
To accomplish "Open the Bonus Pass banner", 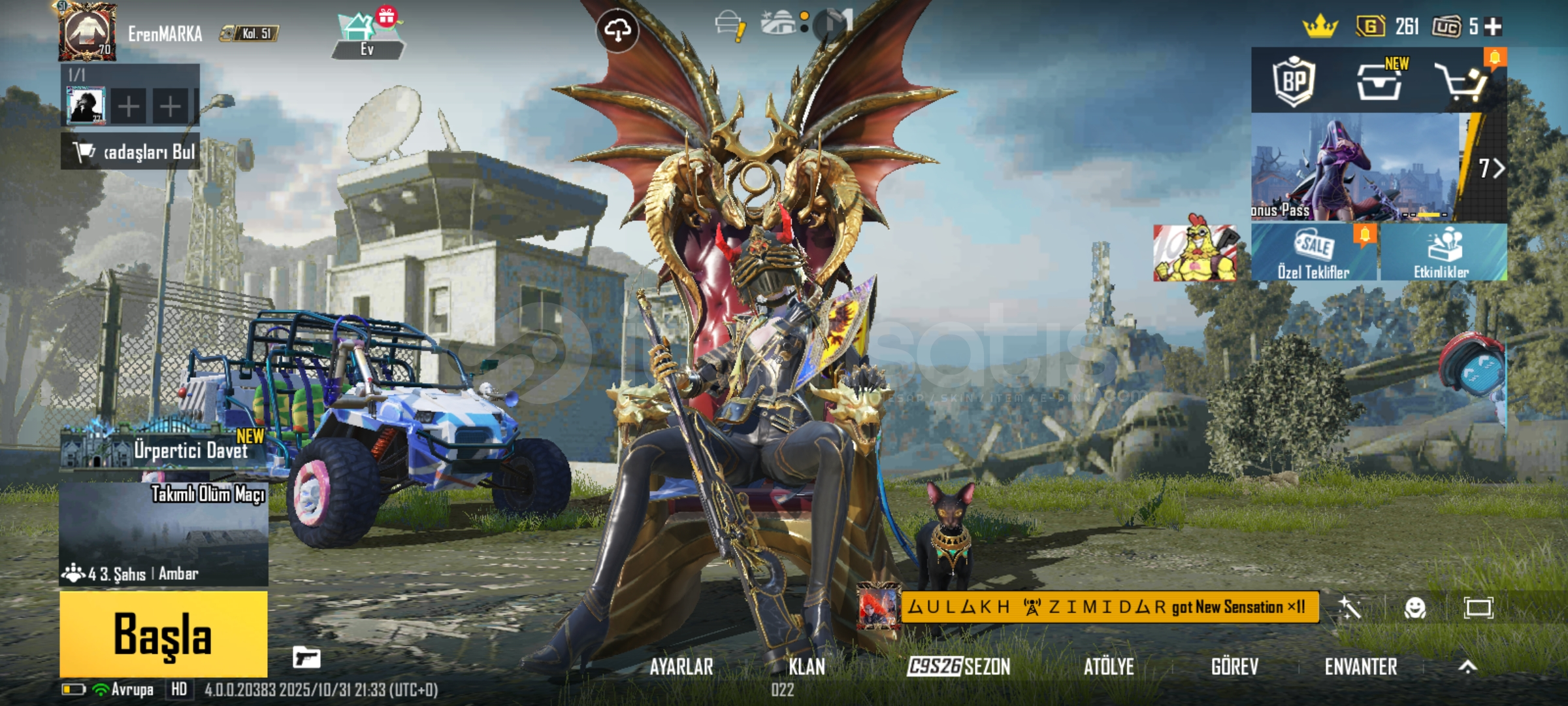I will pos(1356,168).
